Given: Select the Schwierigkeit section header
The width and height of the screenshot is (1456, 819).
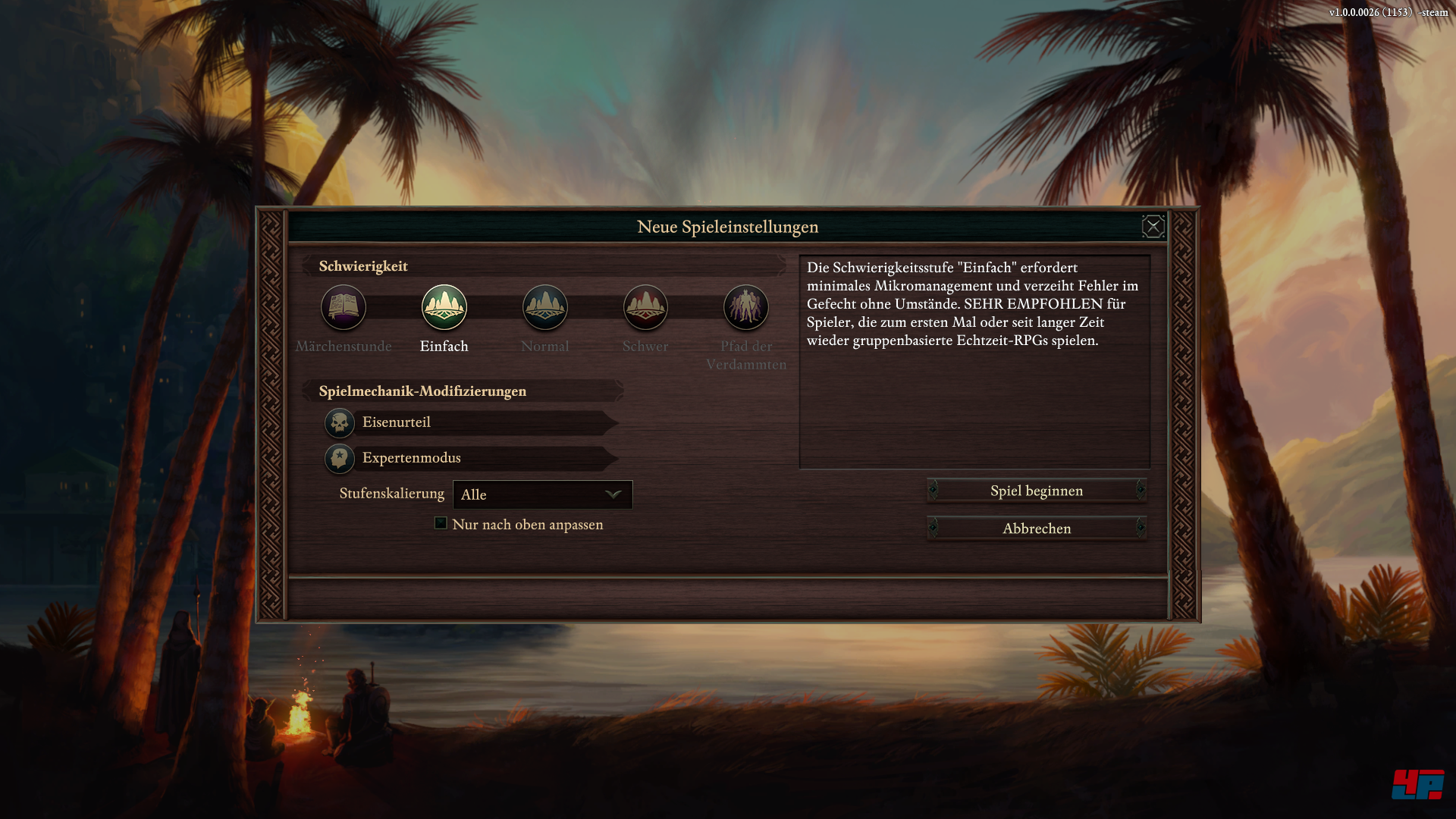Looking at the screenshot, I should click(x=363, y=266).
